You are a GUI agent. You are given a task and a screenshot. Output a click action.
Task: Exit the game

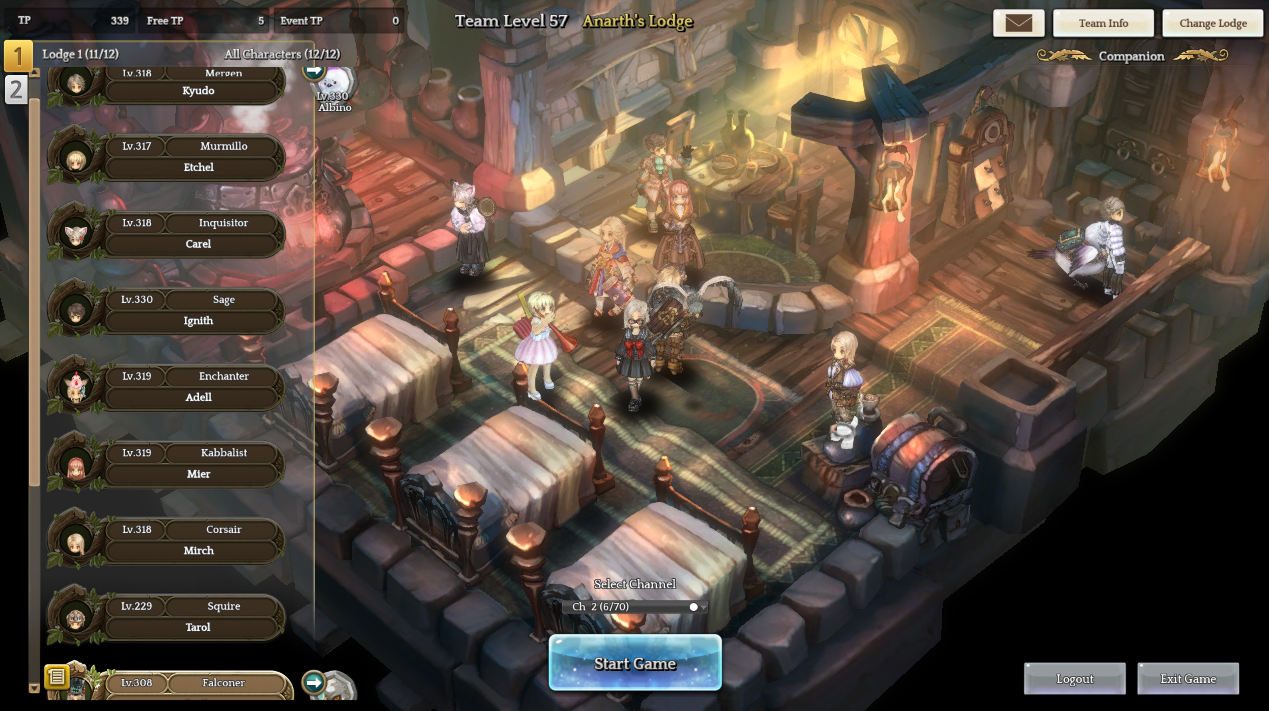click(1188, 679)
